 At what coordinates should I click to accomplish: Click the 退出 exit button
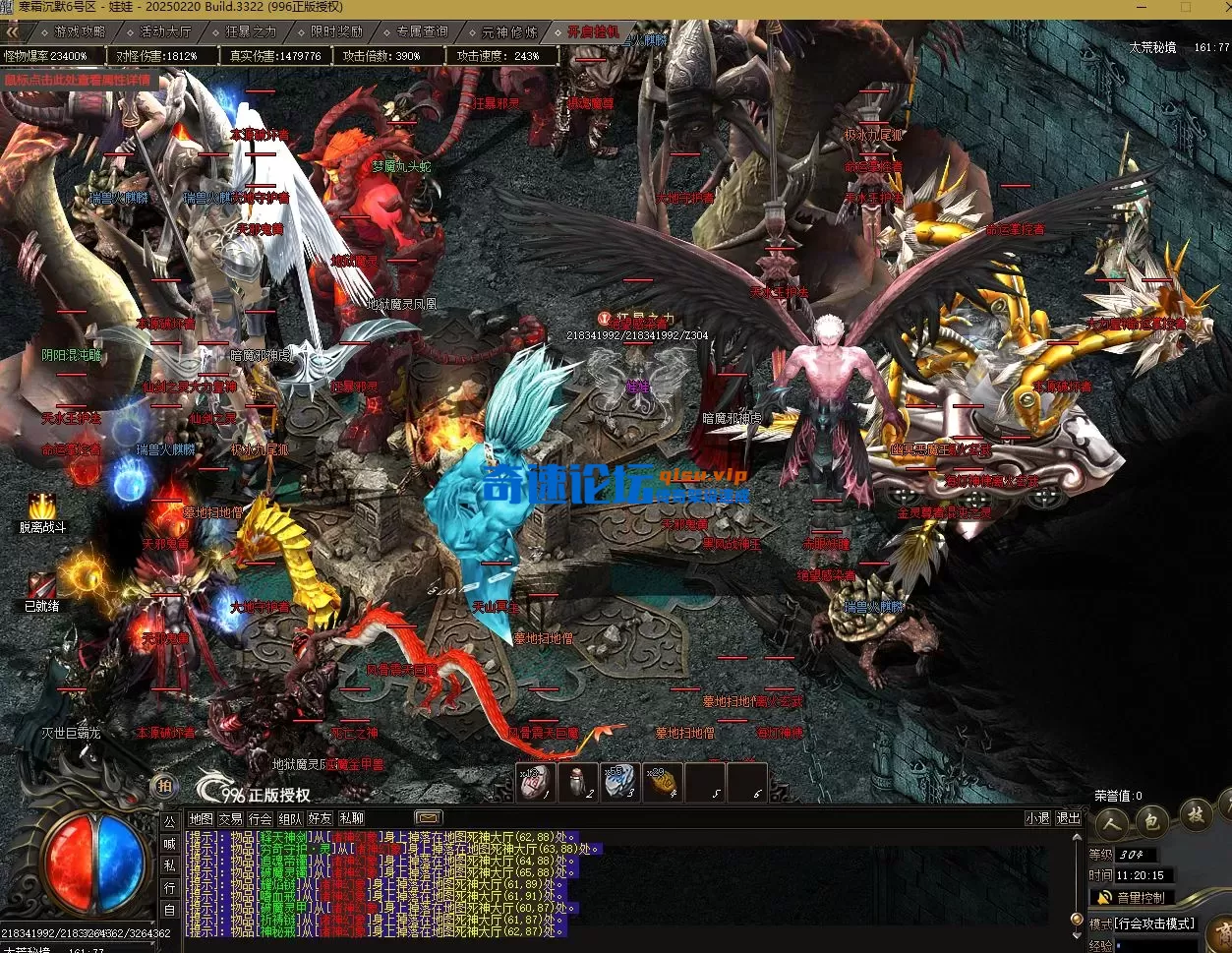[1068, 818]
